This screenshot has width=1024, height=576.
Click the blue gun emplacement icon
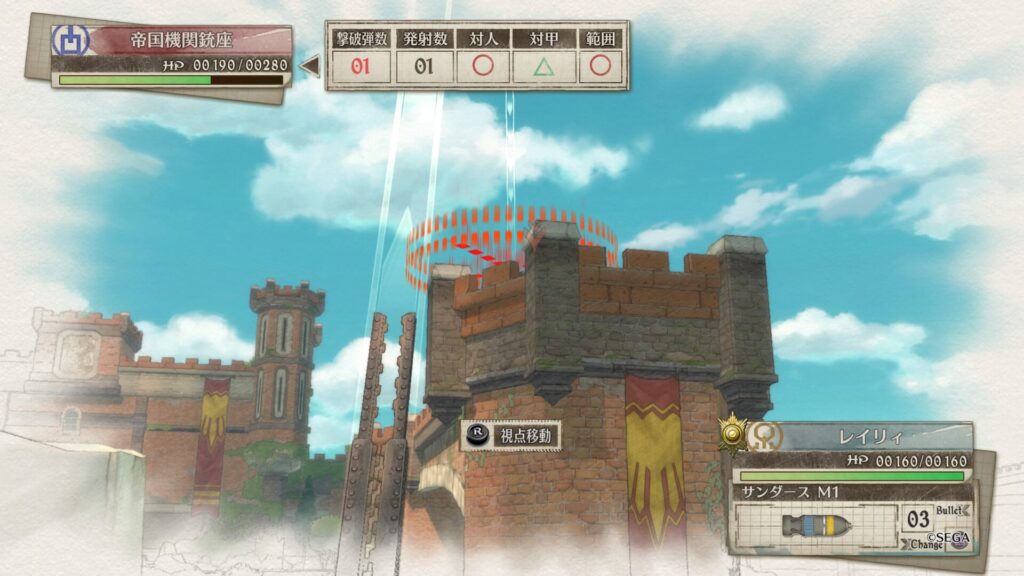point(71,42)
